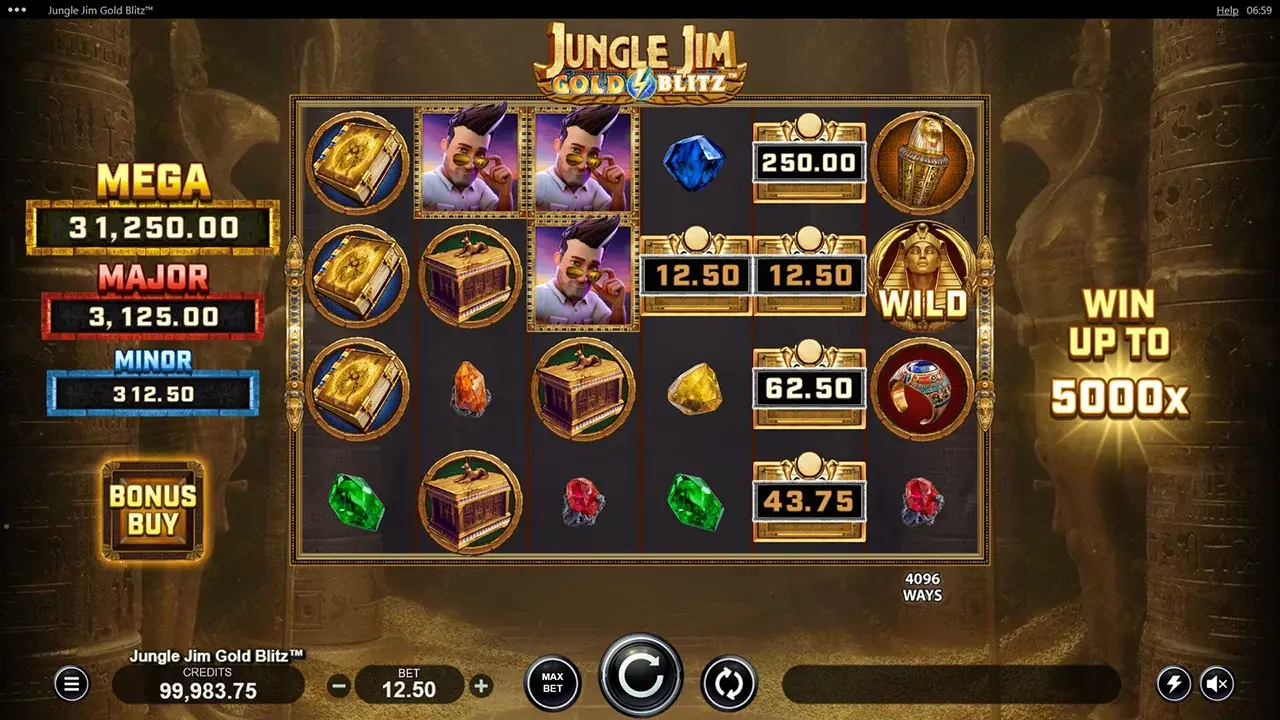Click the Jungle Jim character symbol on reel two
Viewport: 1280px width, 720px height.
(470, 163)
